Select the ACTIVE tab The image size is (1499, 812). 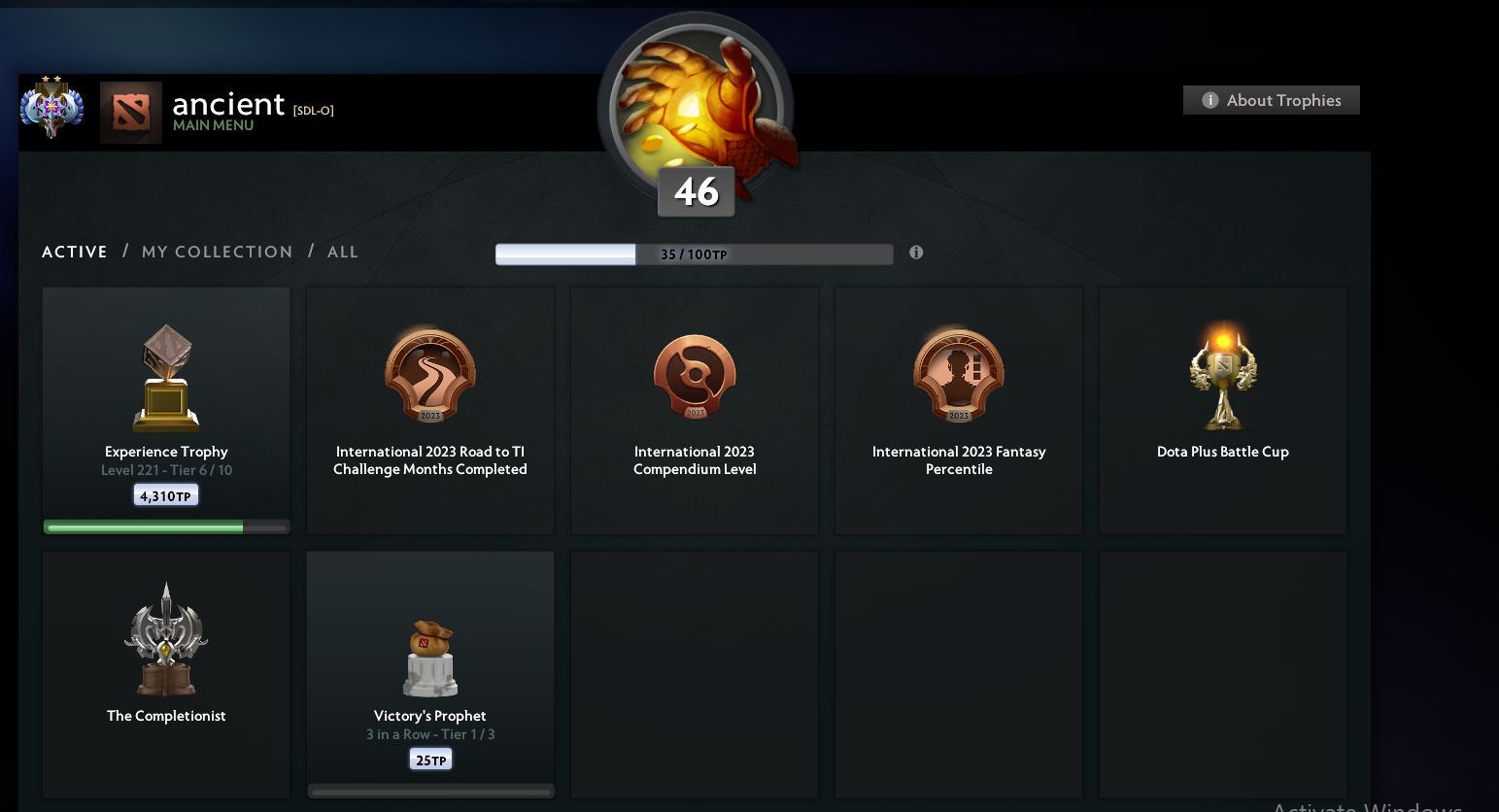74,252
